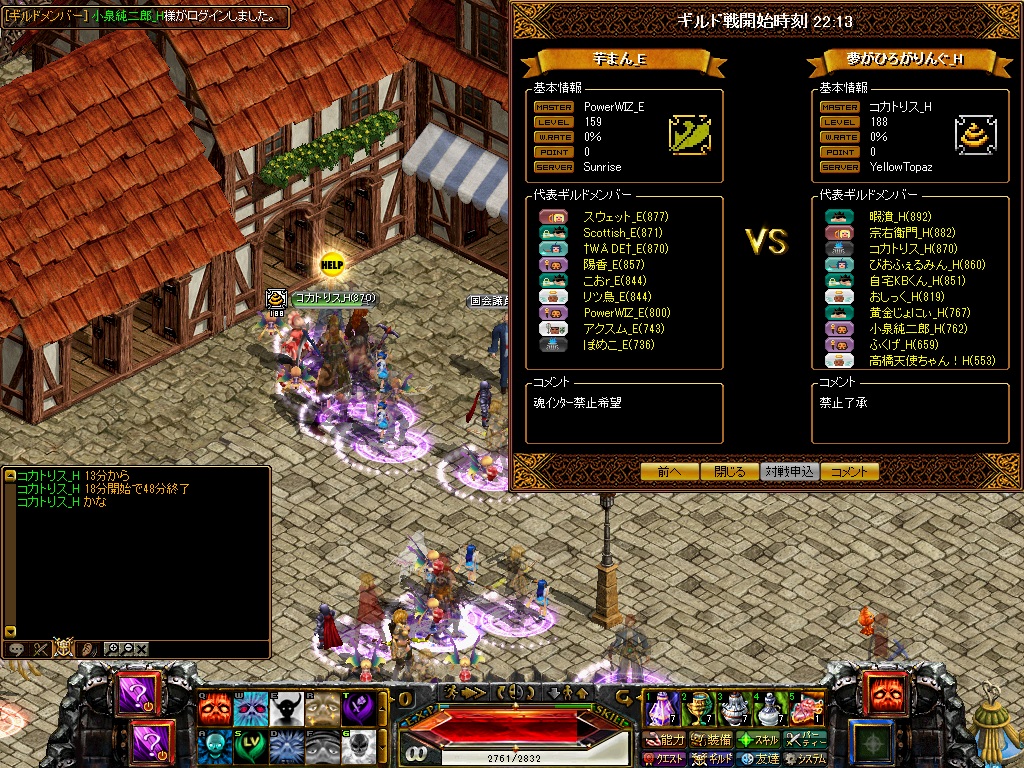The height and width of the screenshot is (768, 1024).
Task: Click the 前へ (previous) button
Action: 669,472
